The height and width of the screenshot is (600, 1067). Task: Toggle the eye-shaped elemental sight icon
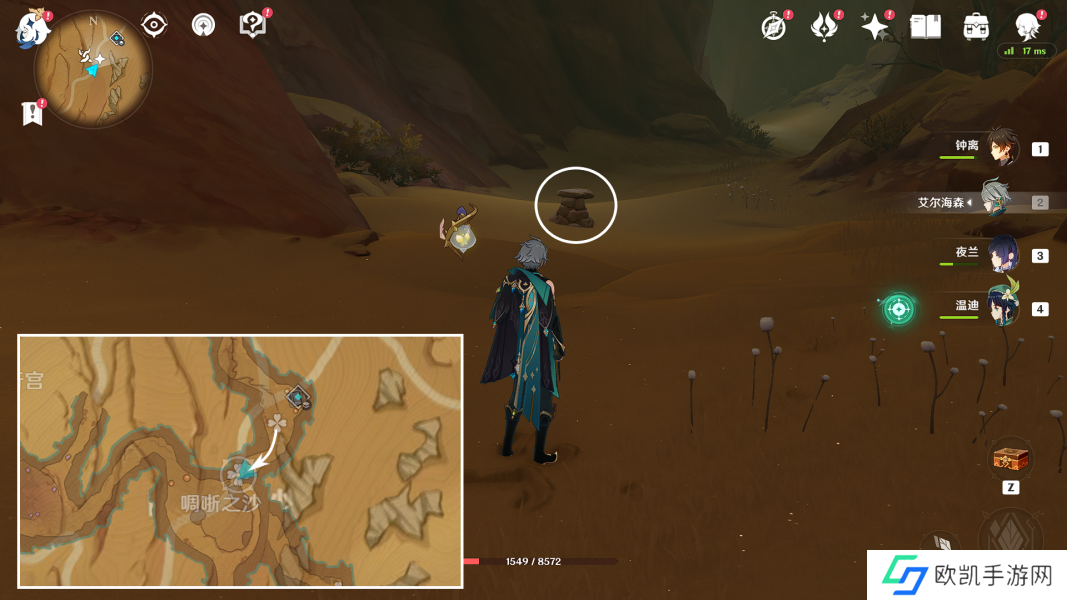click(154, 25)
